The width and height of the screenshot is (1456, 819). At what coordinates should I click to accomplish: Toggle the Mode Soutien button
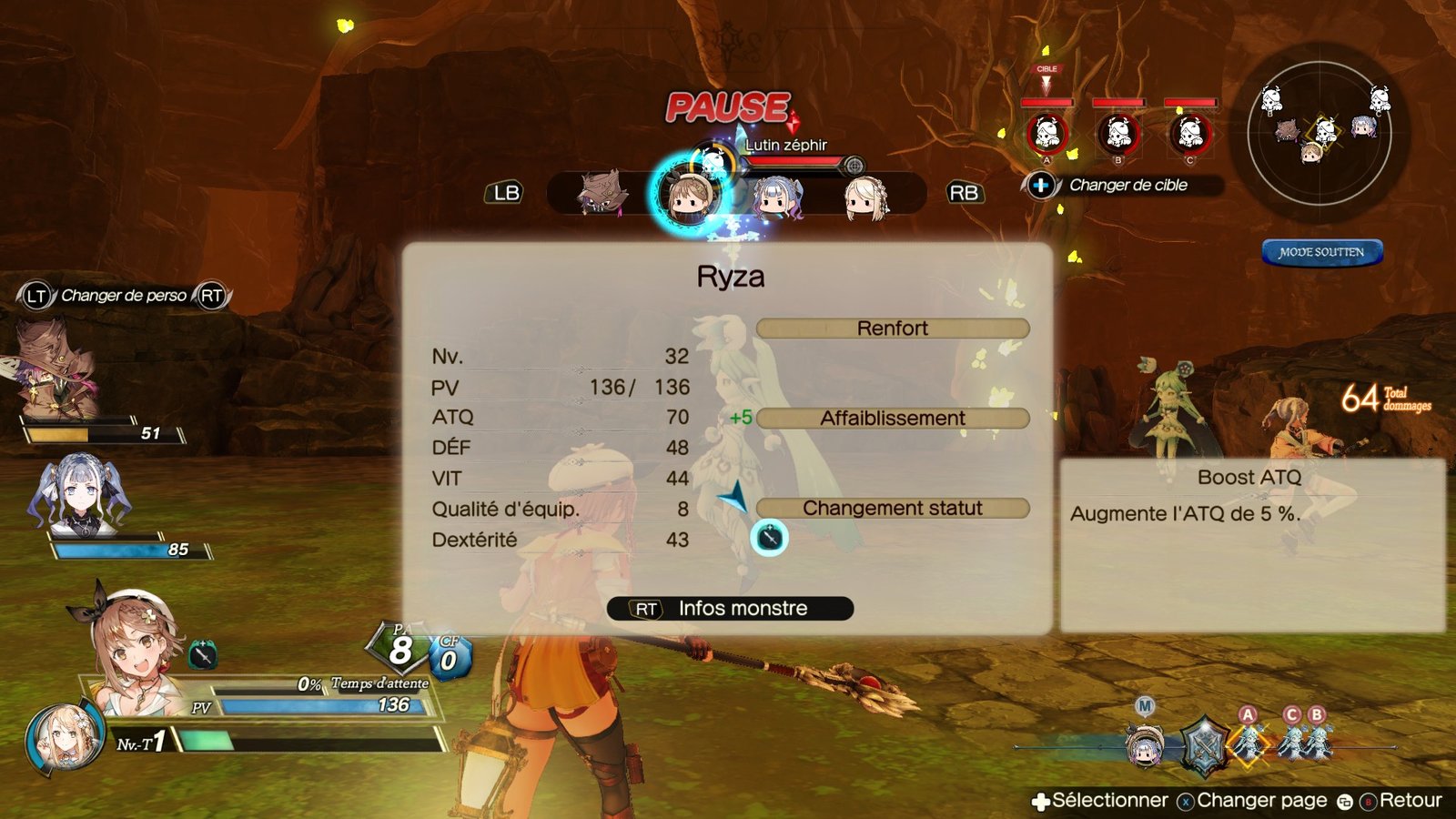[1321, 252]
